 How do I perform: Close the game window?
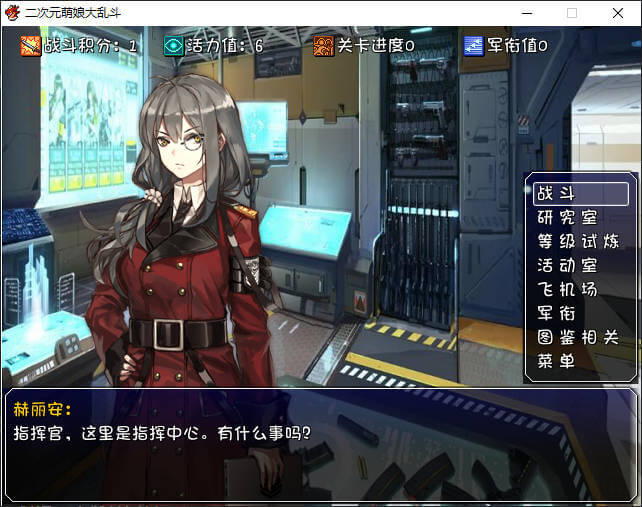616,13
